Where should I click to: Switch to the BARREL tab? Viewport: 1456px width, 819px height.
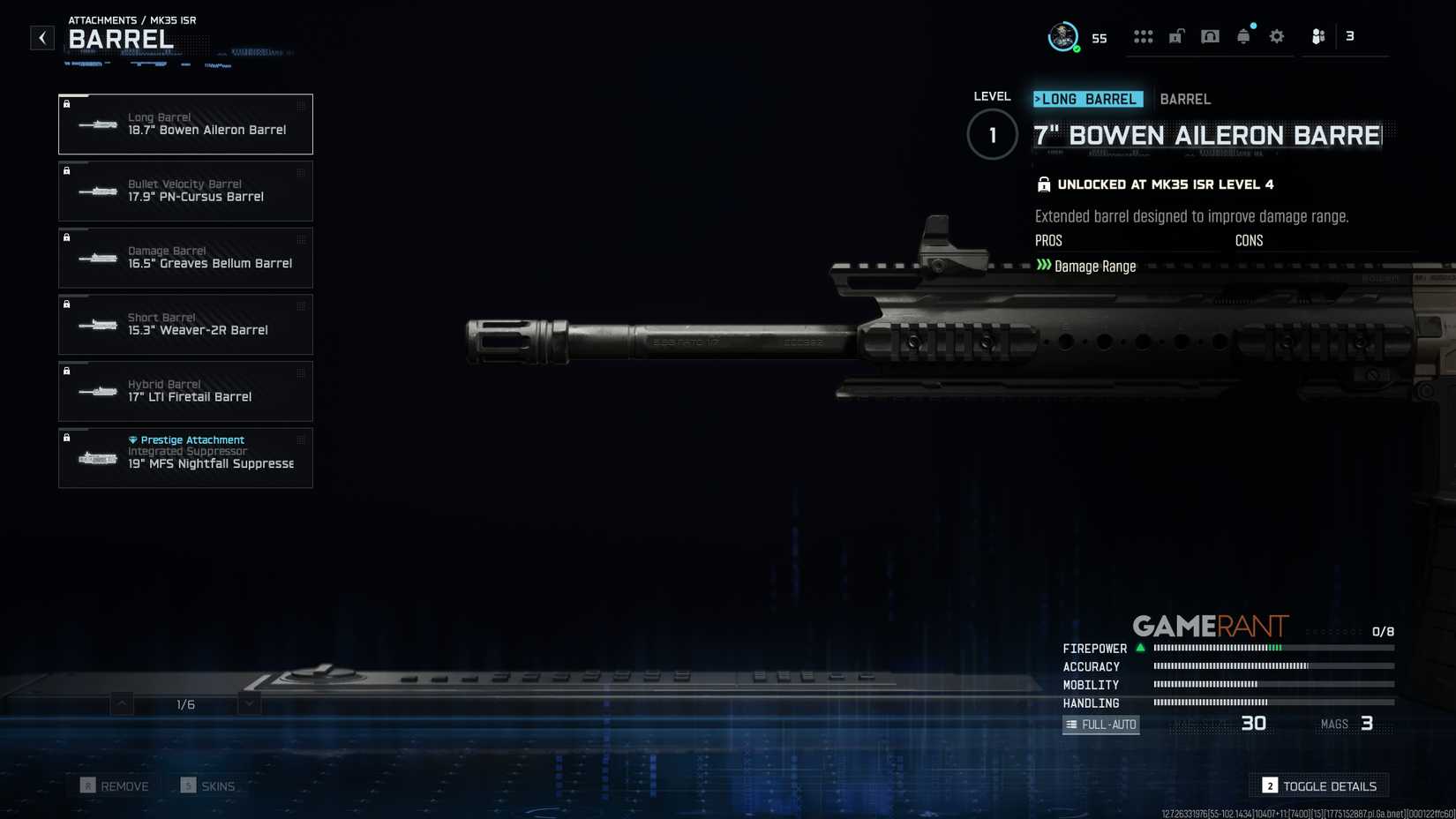pos(1185,99)
